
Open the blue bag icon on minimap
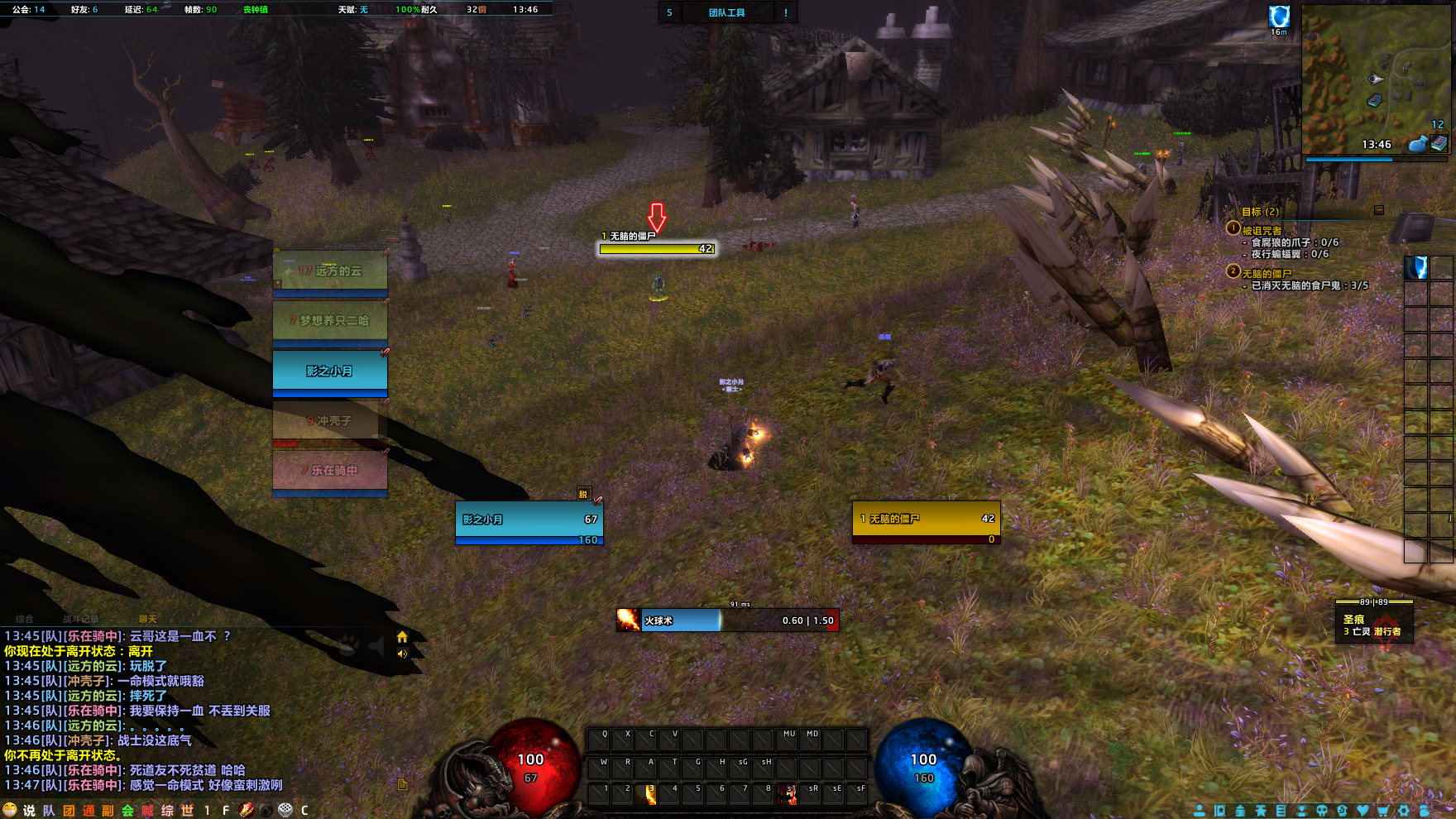tap(1417, 144)
